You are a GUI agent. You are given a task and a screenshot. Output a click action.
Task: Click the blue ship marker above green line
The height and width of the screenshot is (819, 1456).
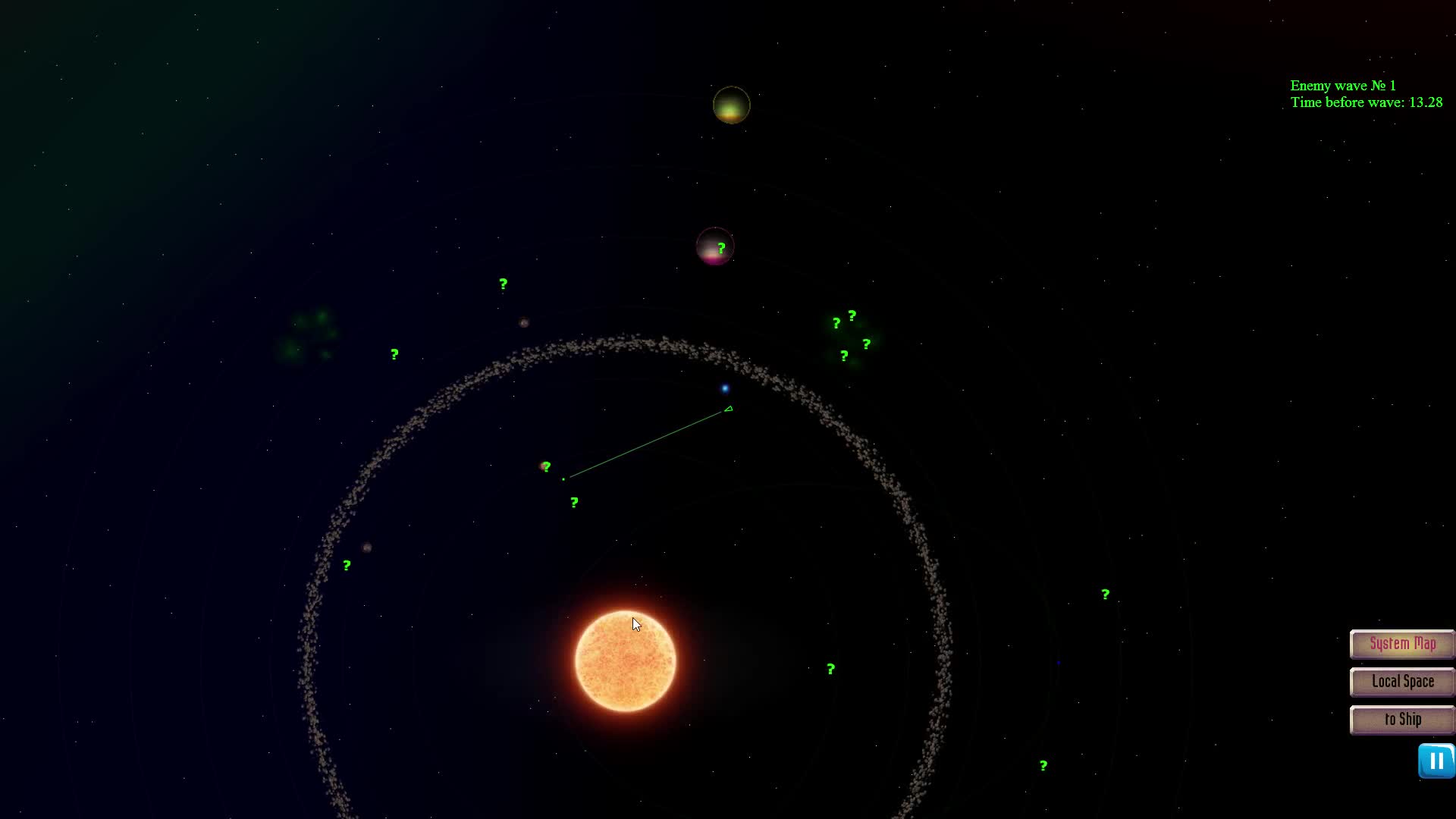[726, 388]
